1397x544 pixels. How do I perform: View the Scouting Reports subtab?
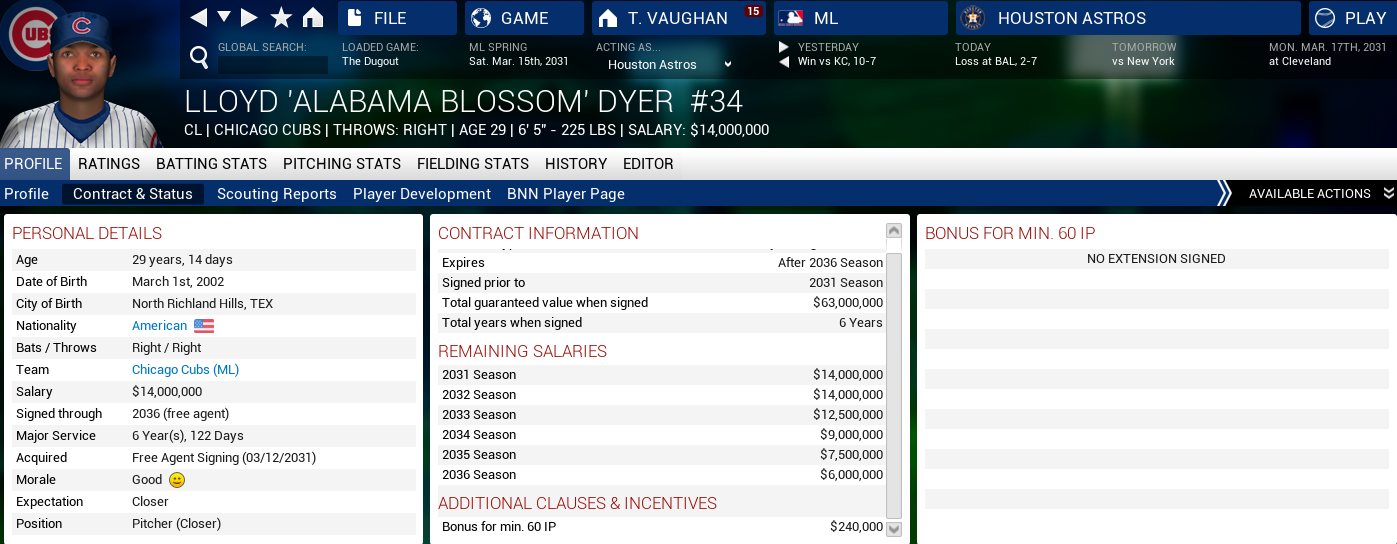coord(277,194)
